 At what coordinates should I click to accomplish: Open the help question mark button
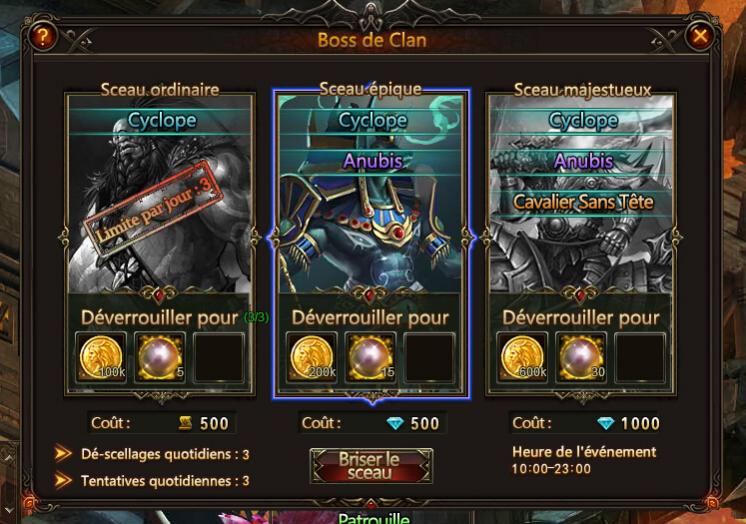tap(43, 37)
